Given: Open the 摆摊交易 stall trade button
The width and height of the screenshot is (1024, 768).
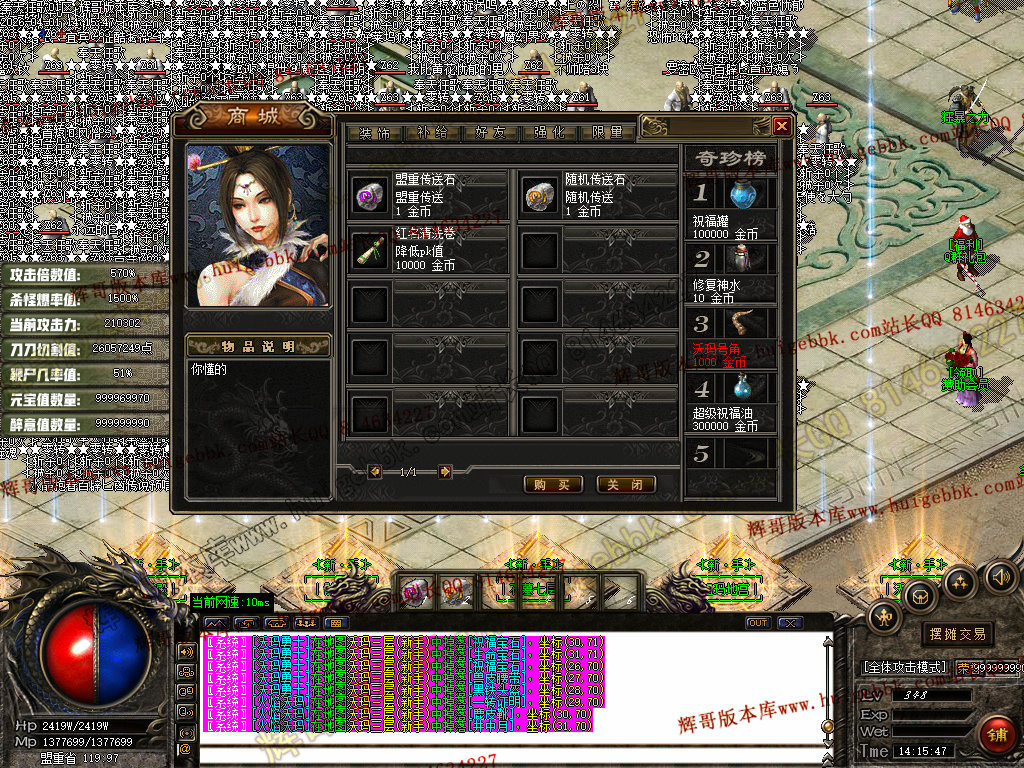Looking at the screenshot, I should tap(957, 634).
